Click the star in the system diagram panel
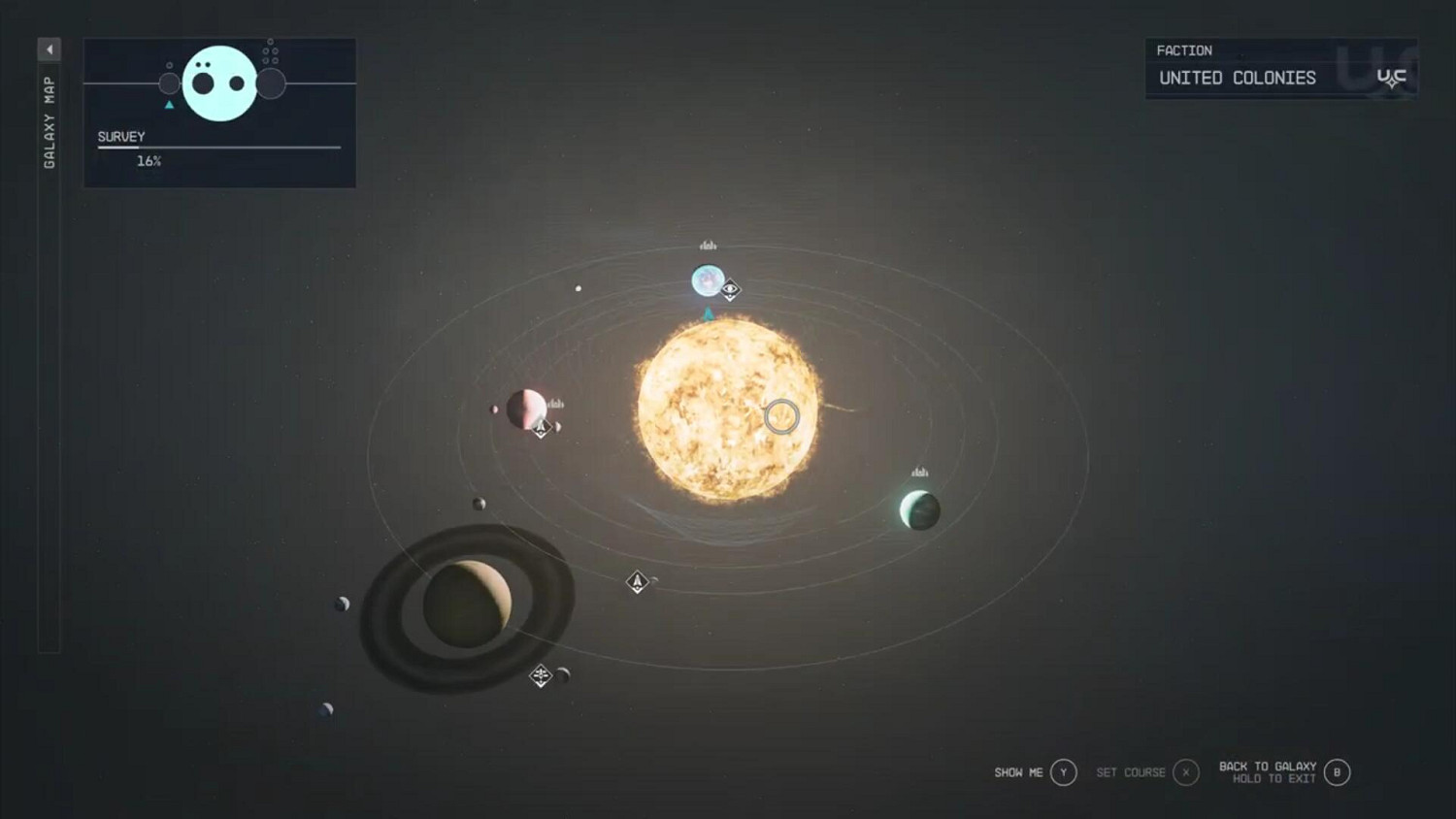Image resolution: width=1456 pixels, height=819 pixels. [219, 85]
